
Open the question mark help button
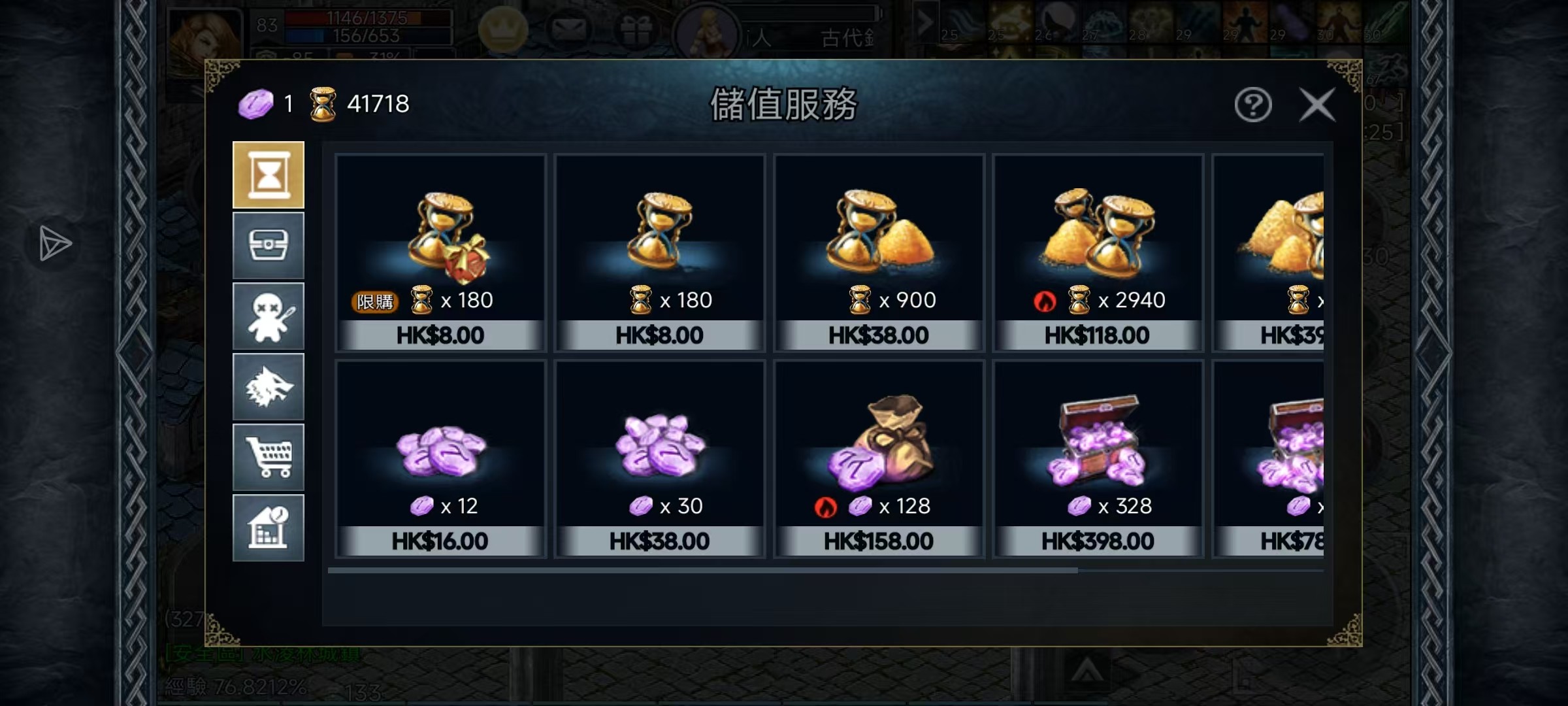[x=1252, y=105]
